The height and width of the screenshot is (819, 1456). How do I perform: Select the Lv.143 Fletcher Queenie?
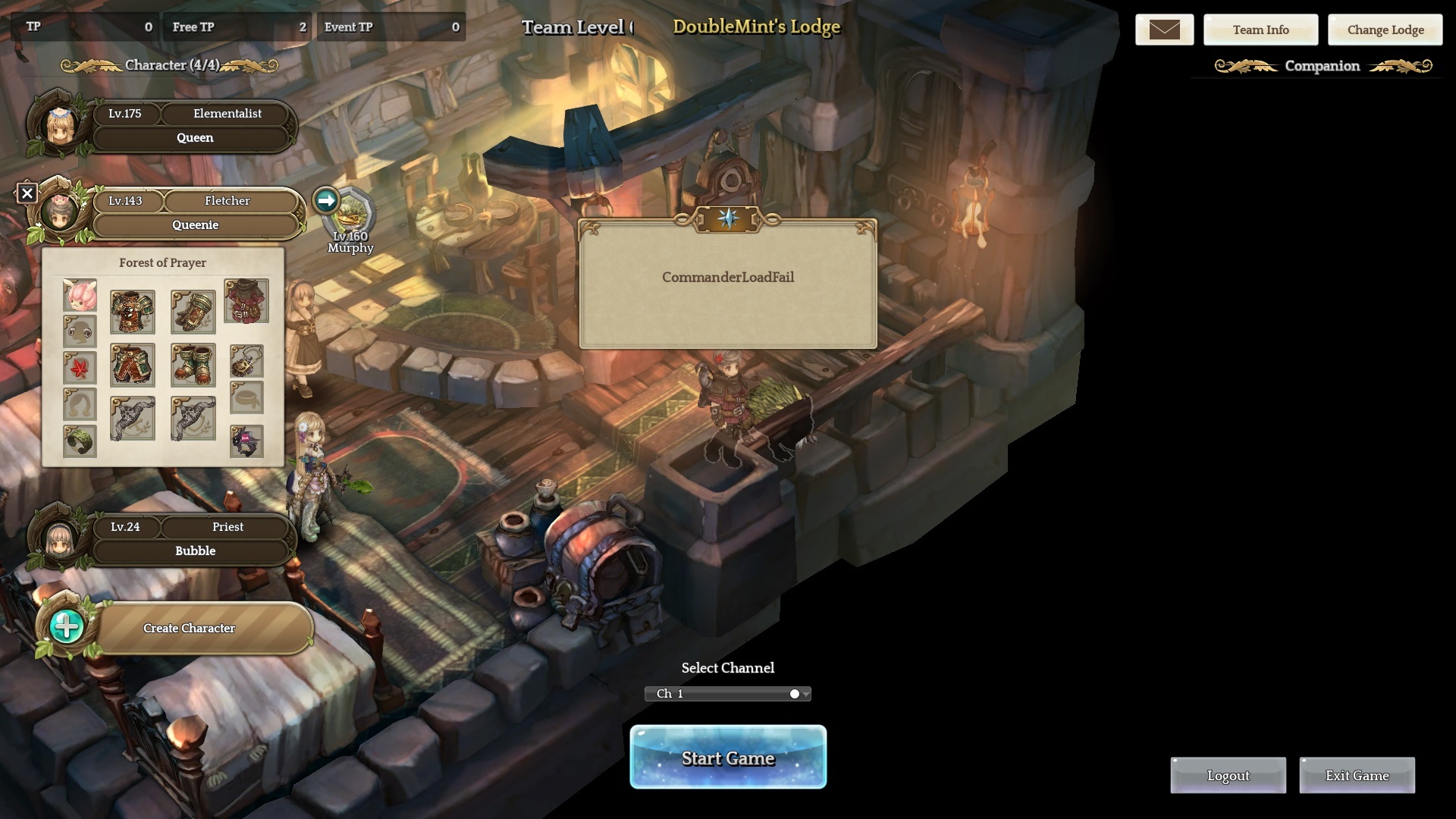193,213
